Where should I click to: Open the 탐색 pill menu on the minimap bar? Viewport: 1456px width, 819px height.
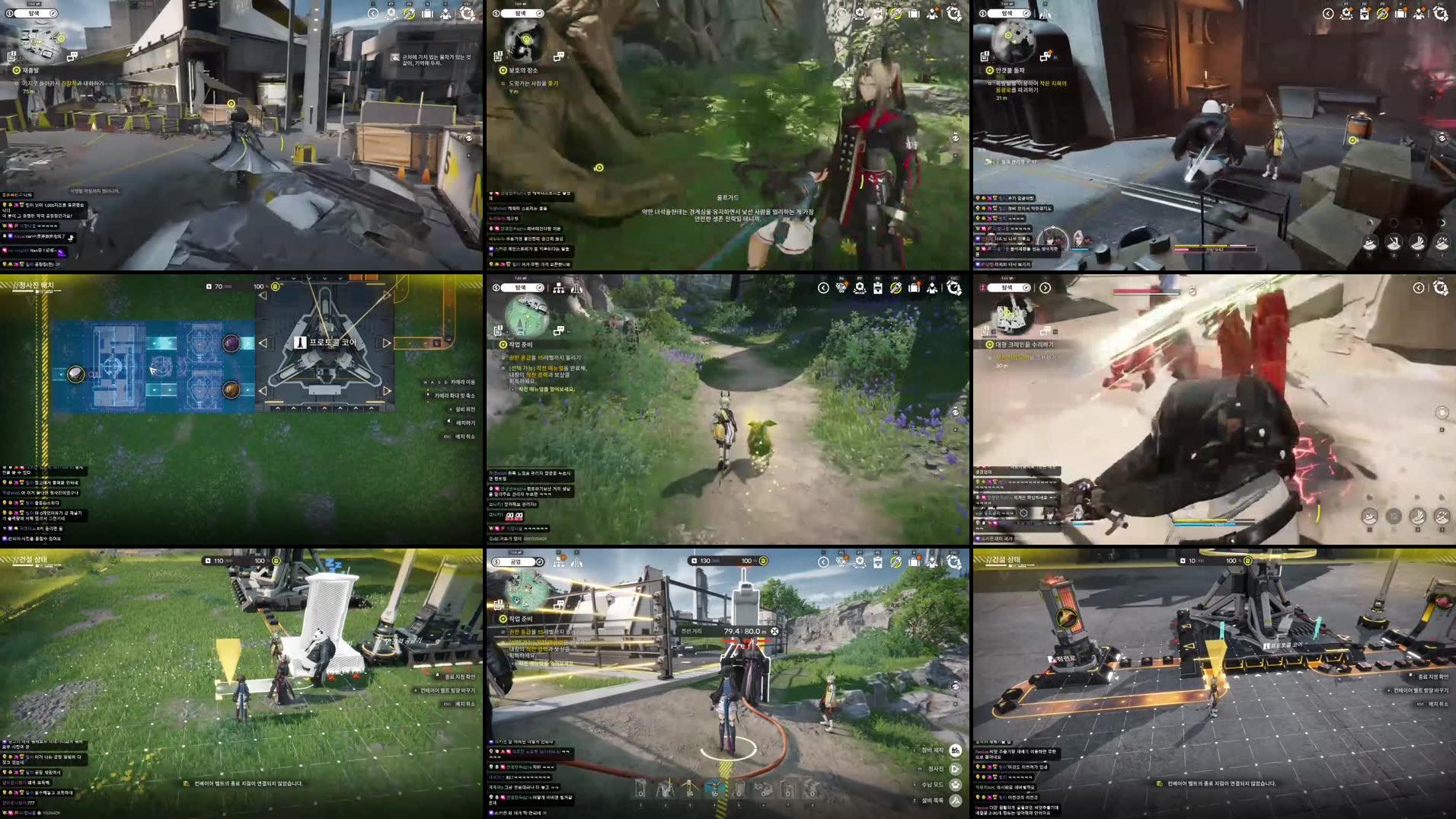[x=522, y=288]
